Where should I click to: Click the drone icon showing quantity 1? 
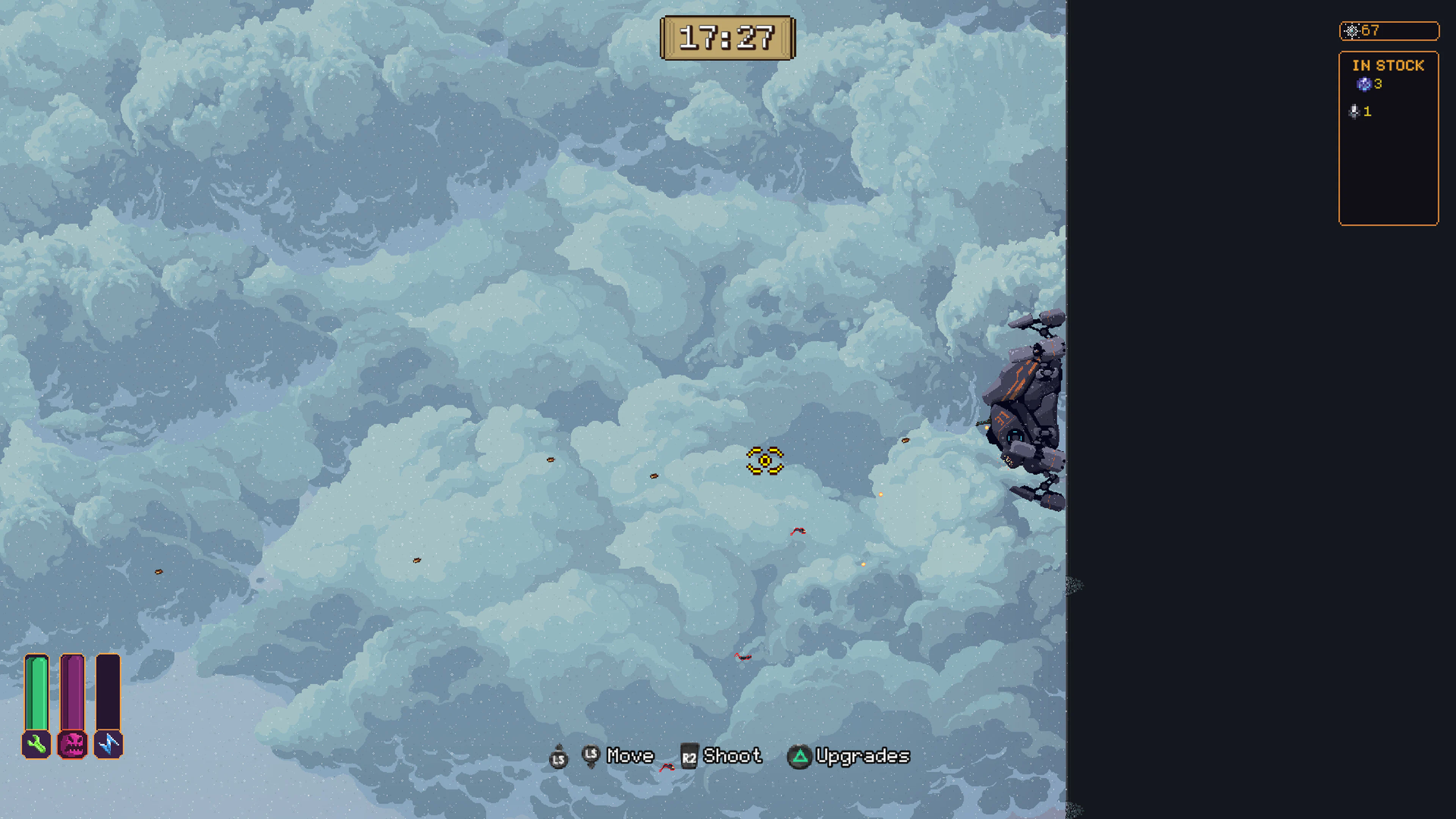pos(1354,112)
